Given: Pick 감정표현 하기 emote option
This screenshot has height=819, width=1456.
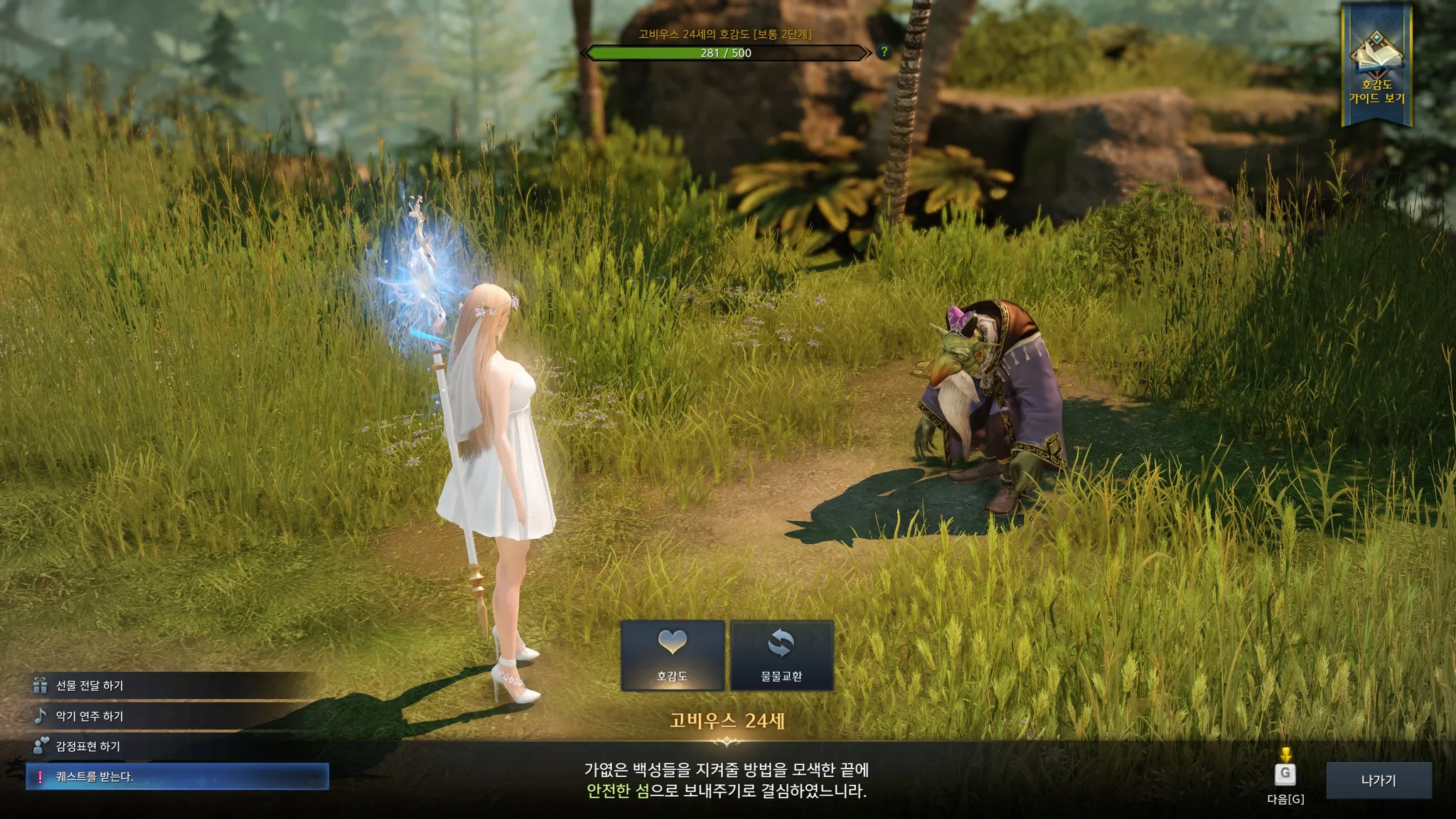Looking at the screenshot, I should click(x=88, y=746).
